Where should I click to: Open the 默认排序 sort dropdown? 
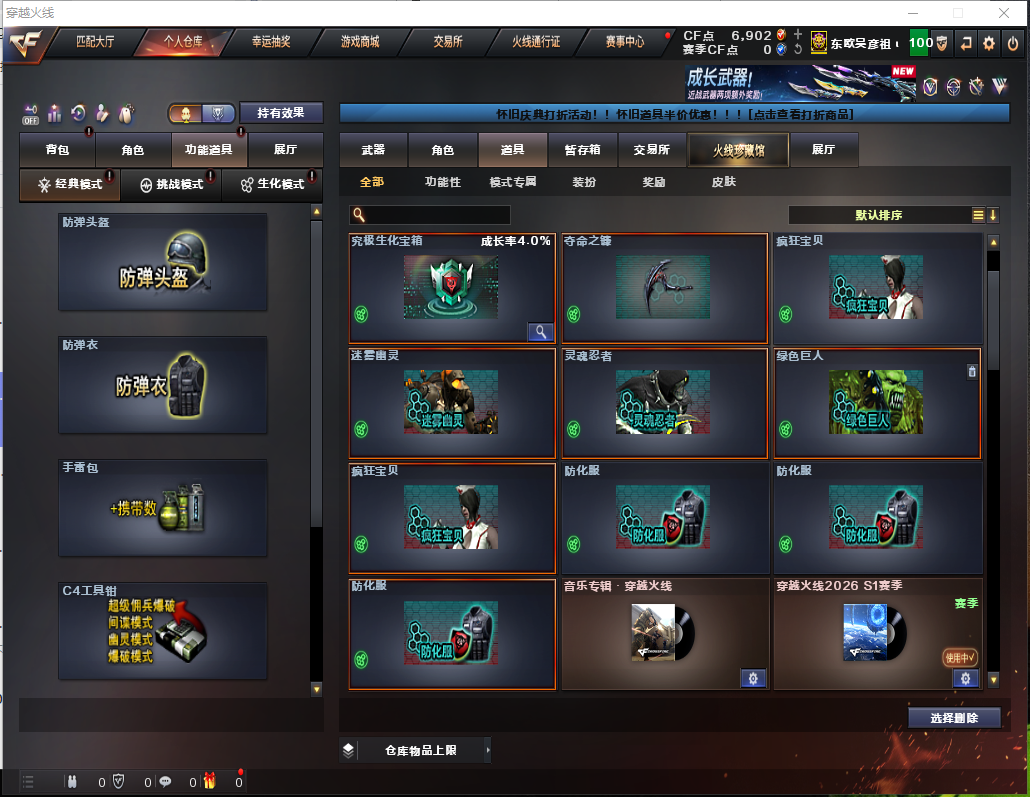880,215
